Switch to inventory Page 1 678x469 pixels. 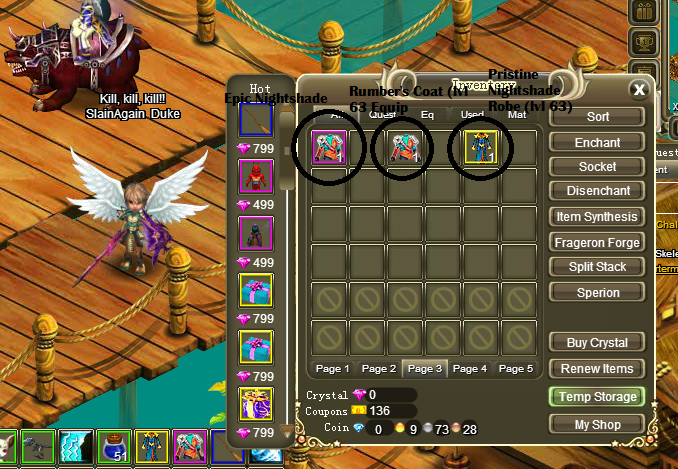(x=333, y=368)
